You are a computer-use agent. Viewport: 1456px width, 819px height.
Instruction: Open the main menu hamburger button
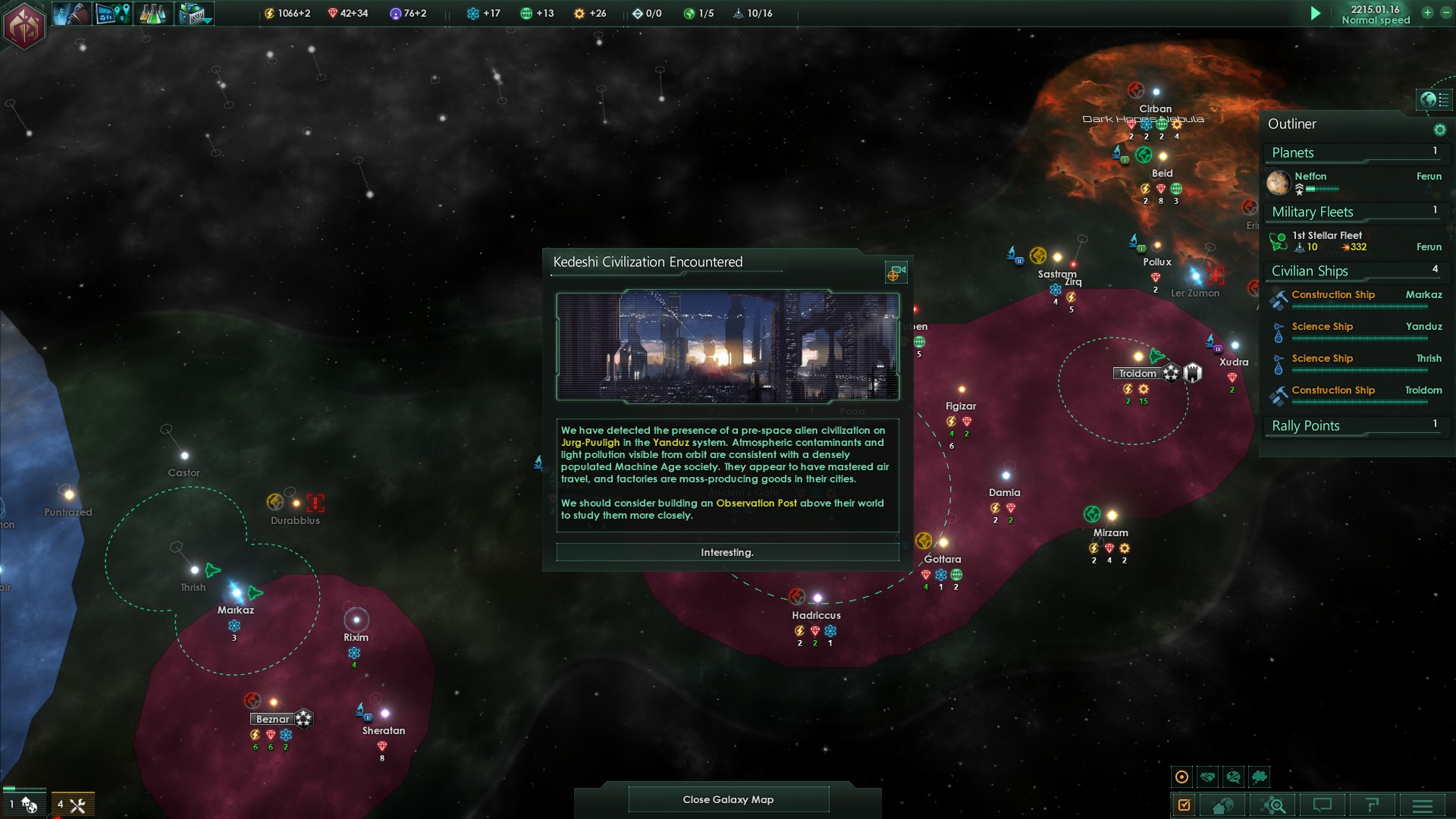click(x=1422, y=805)
